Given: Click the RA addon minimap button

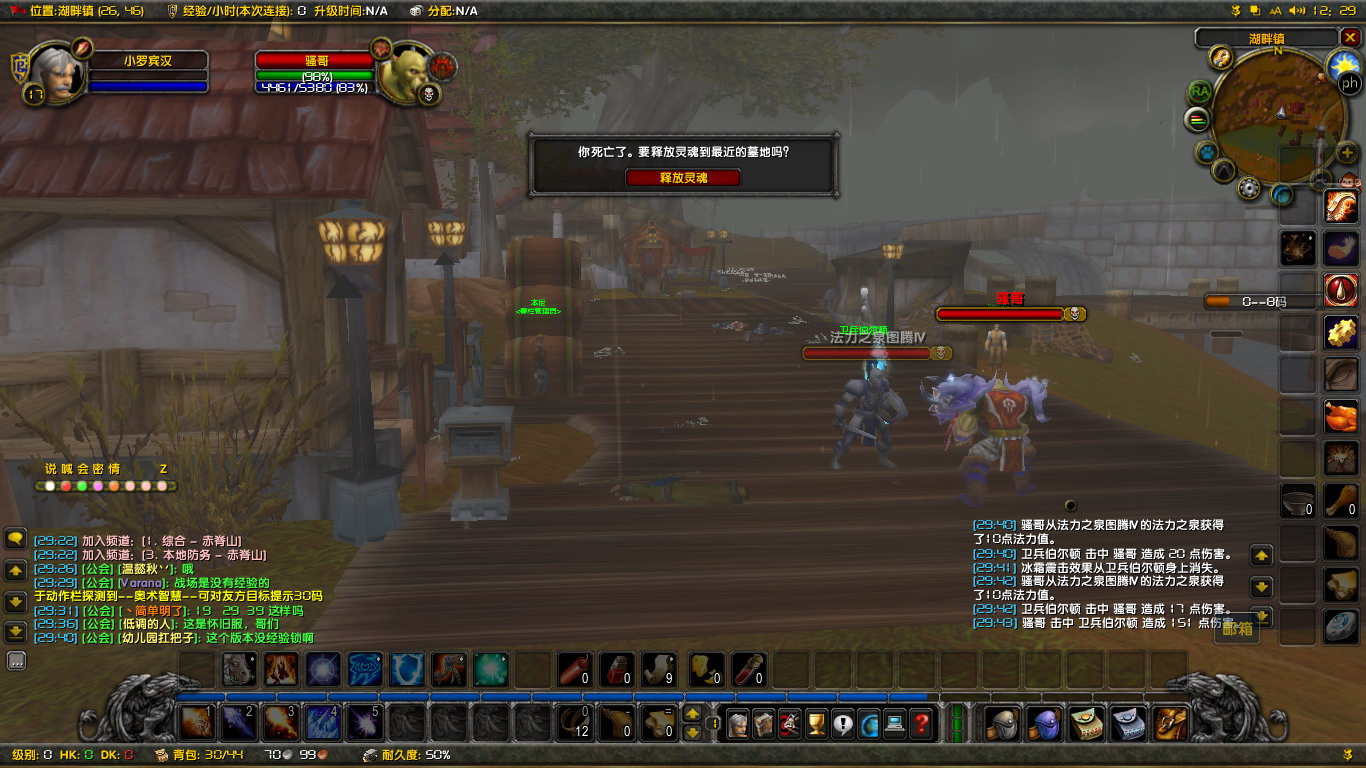Looking at the screenshot, I should click(1199, 92).
